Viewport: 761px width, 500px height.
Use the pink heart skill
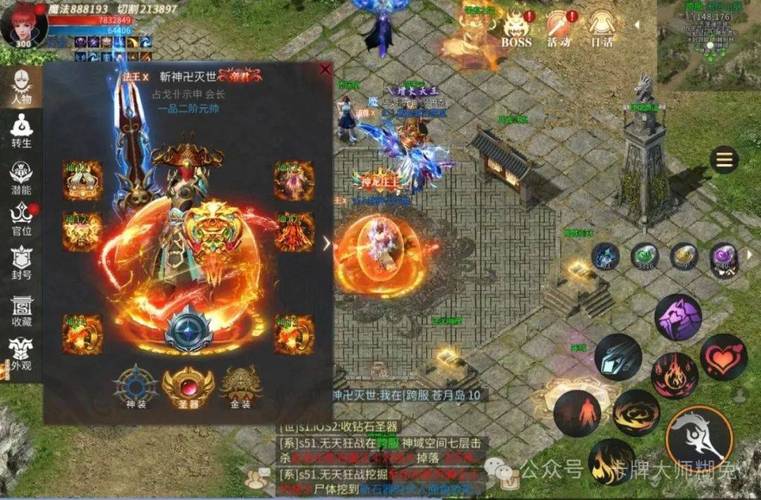click(x=723, y=357)
